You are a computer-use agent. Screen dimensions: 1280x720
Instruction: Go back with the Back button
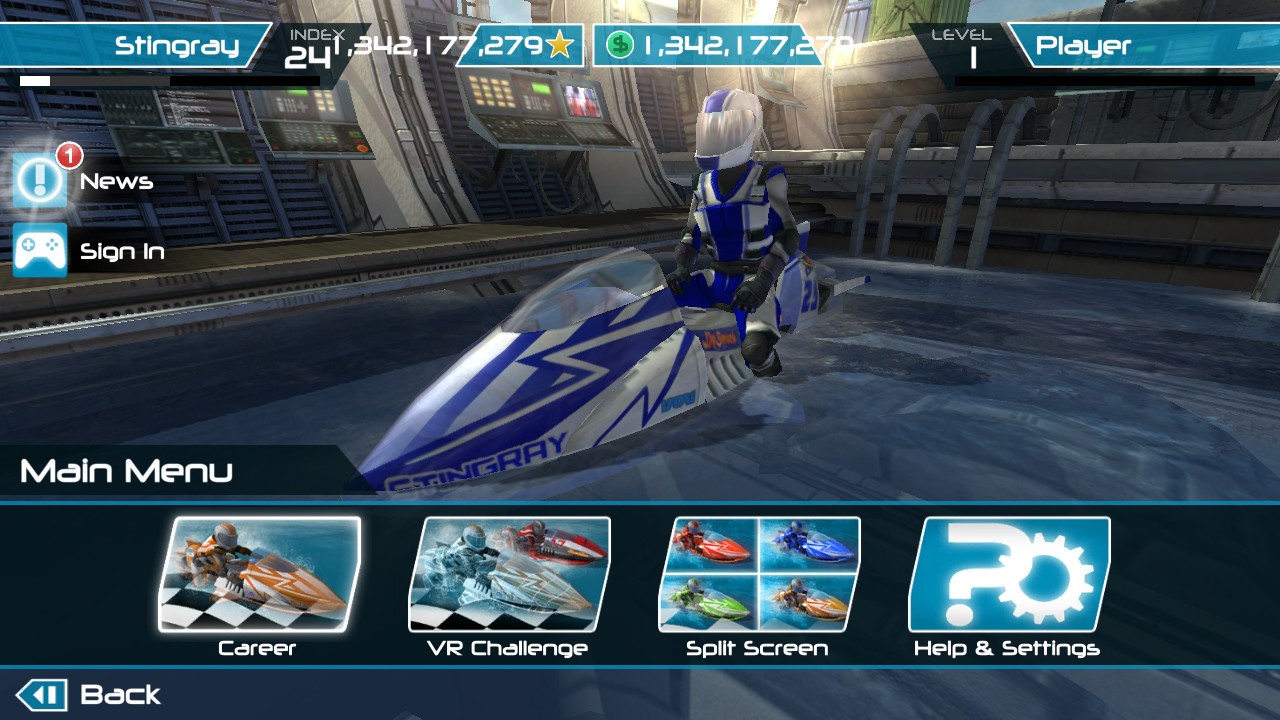88,695
